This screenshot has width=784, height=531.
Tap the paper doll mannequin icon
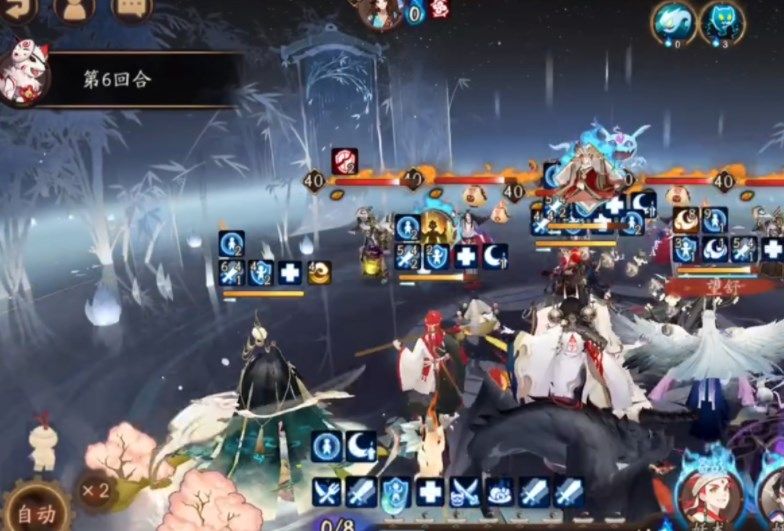coord(42,445)
